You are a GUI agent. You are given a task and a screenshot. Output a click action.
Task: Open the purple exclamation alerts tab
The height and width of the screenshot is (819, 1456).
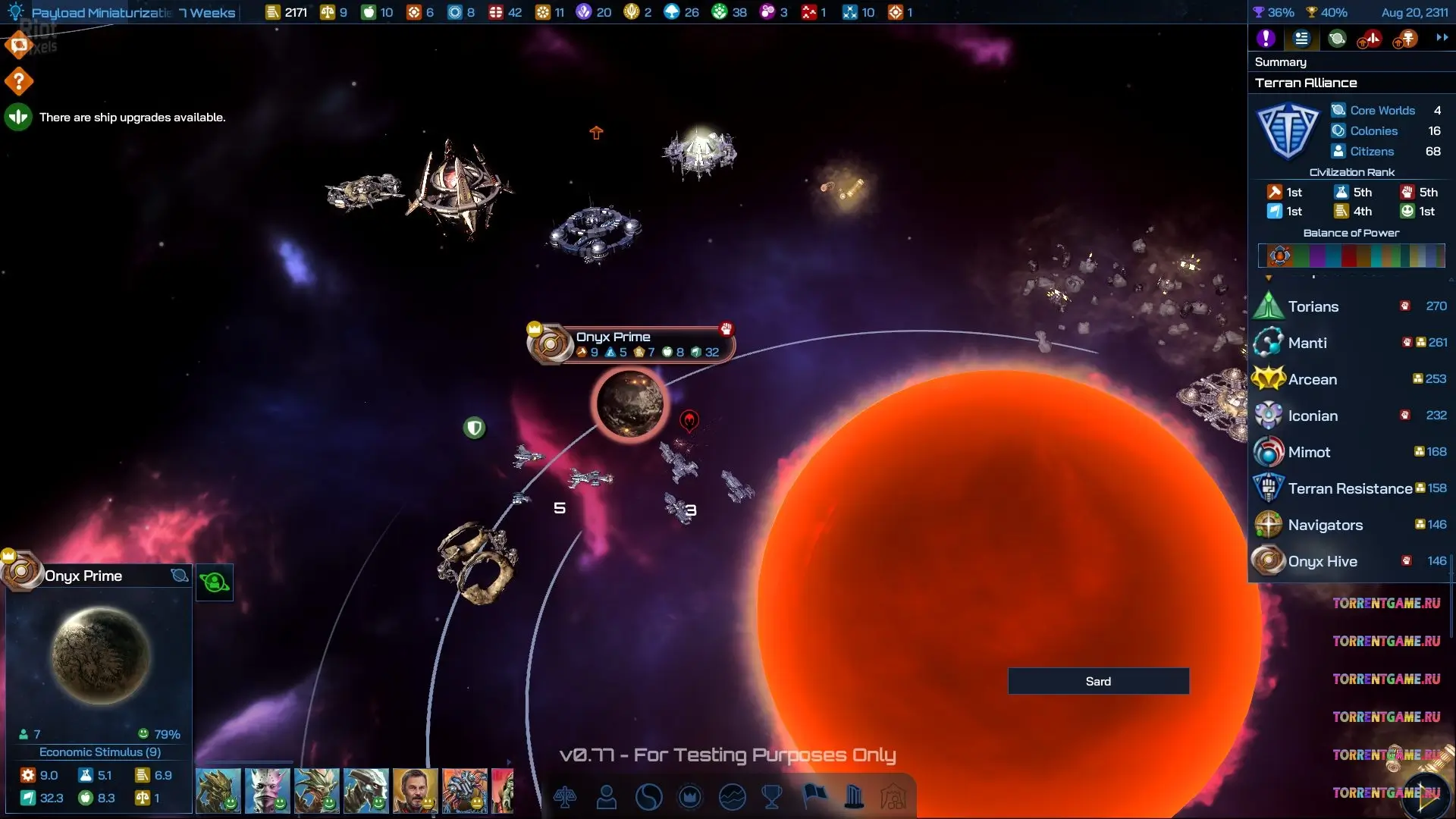point(1266,39)
